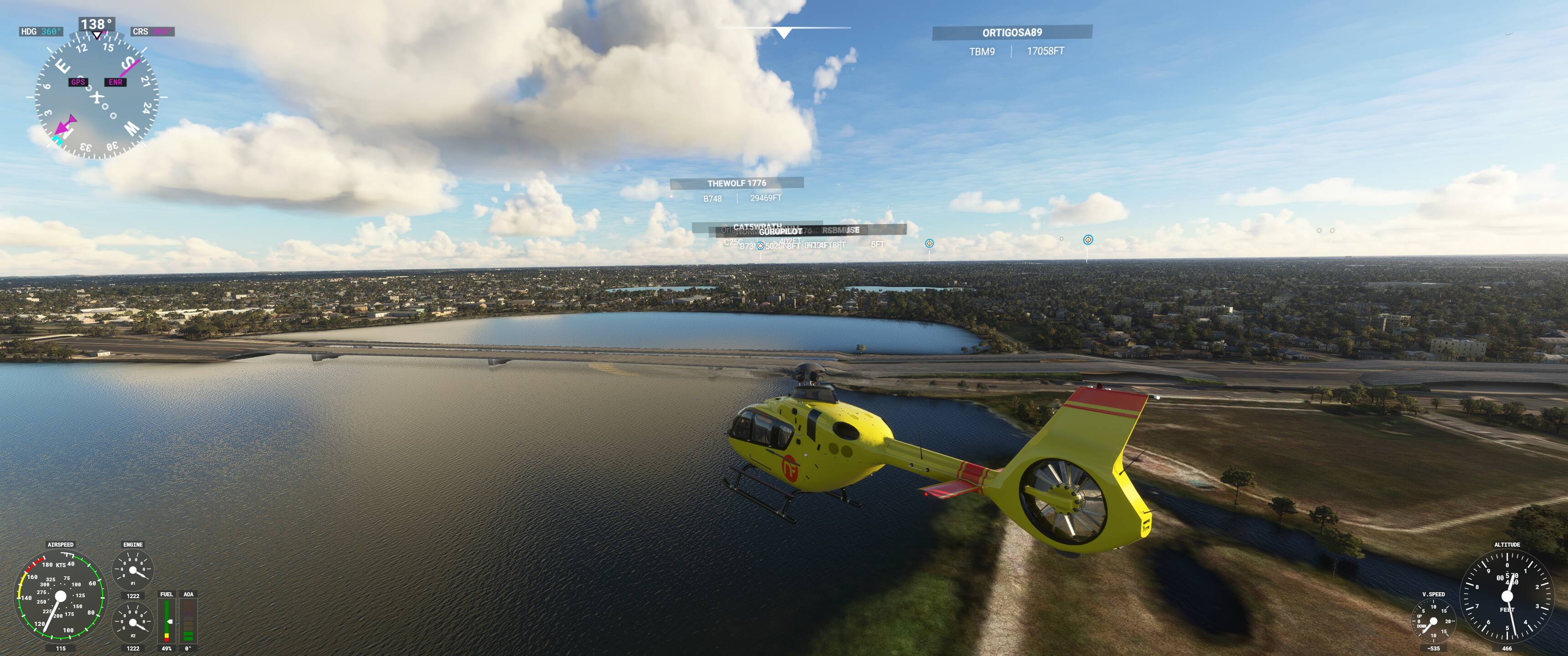Select the ORTIGOSA89 player nameplate
Viewport: 1568px width, 656px height.
click(x=1011, y=33)
